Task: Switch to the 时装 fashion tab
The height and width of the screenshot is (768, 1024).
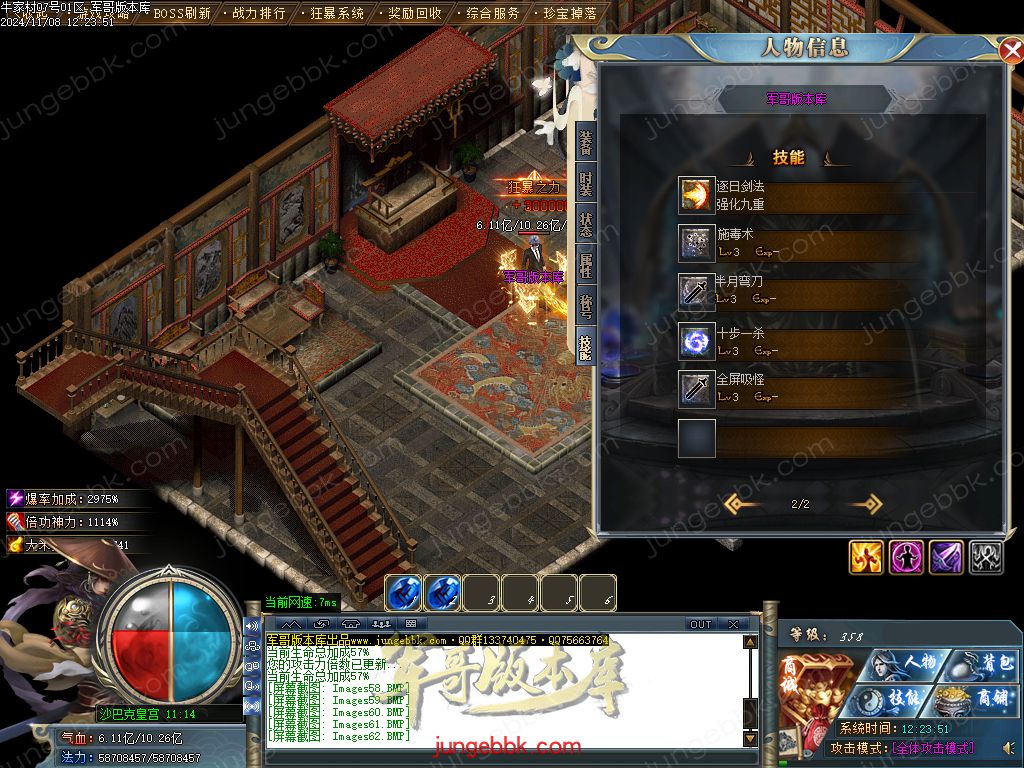Action: tap(586, 184)
